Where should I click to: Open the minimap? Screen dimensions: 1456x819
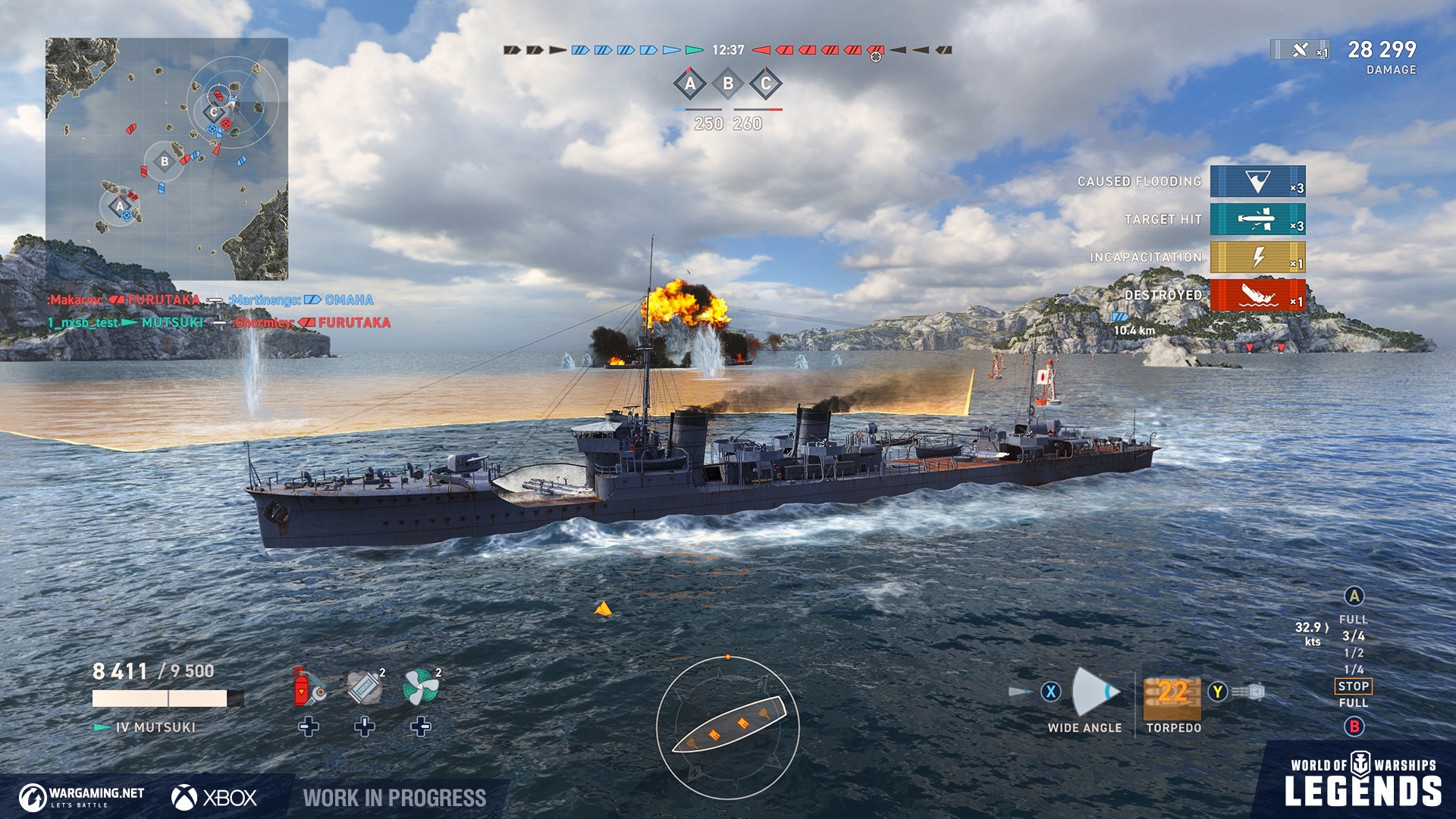click(x=167, y=159)
